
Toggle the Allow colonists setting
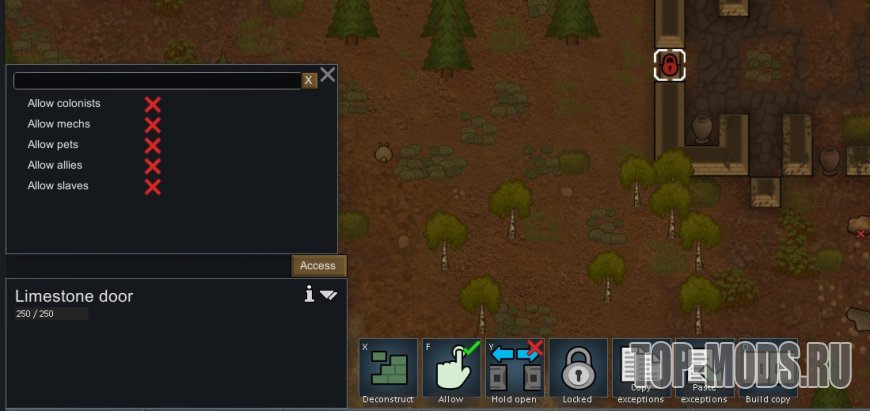pyautogui.click(x=152, y=104)
